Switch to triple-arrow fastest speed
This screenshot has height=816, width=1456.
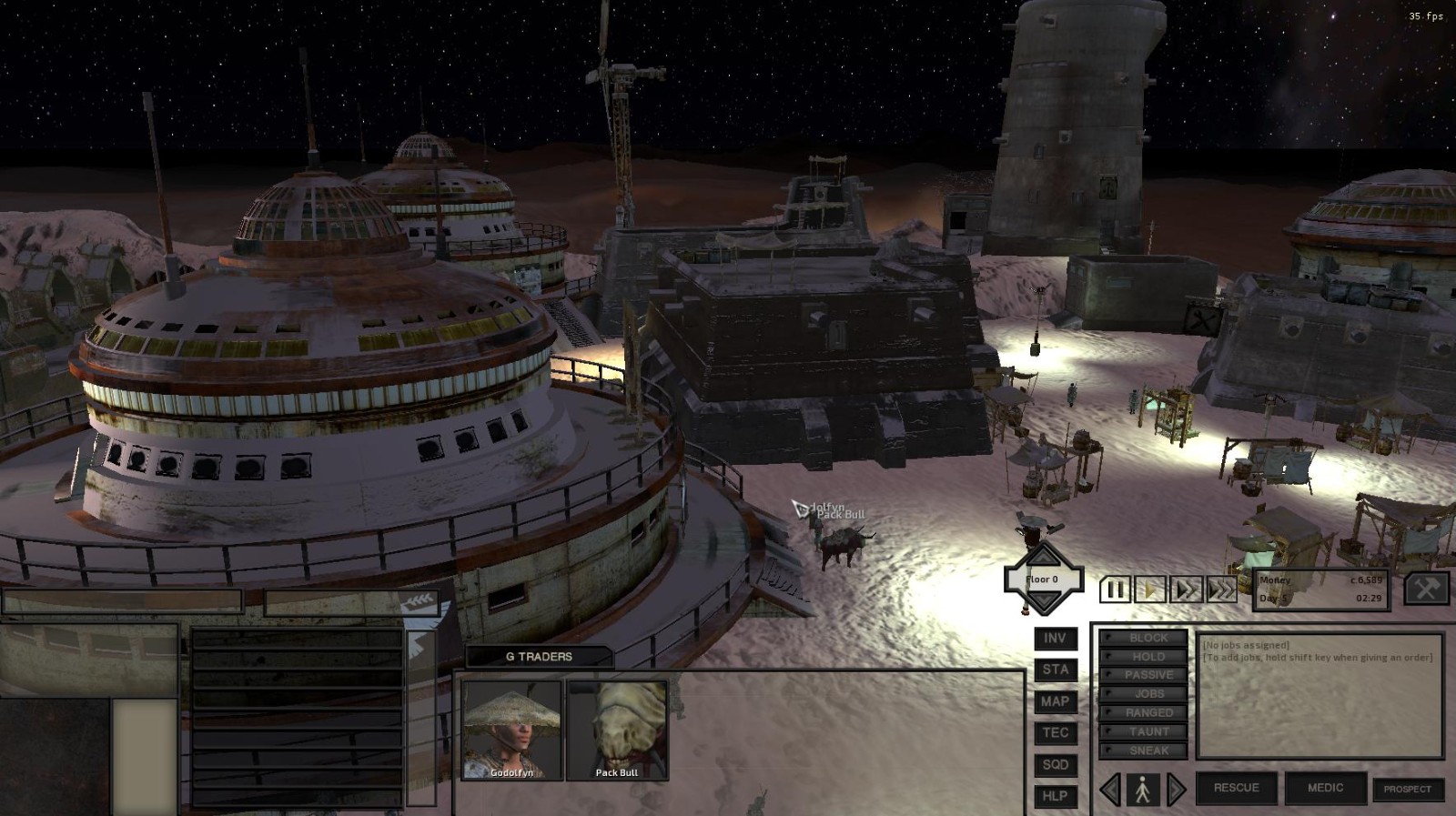[x=1222, y=589]
